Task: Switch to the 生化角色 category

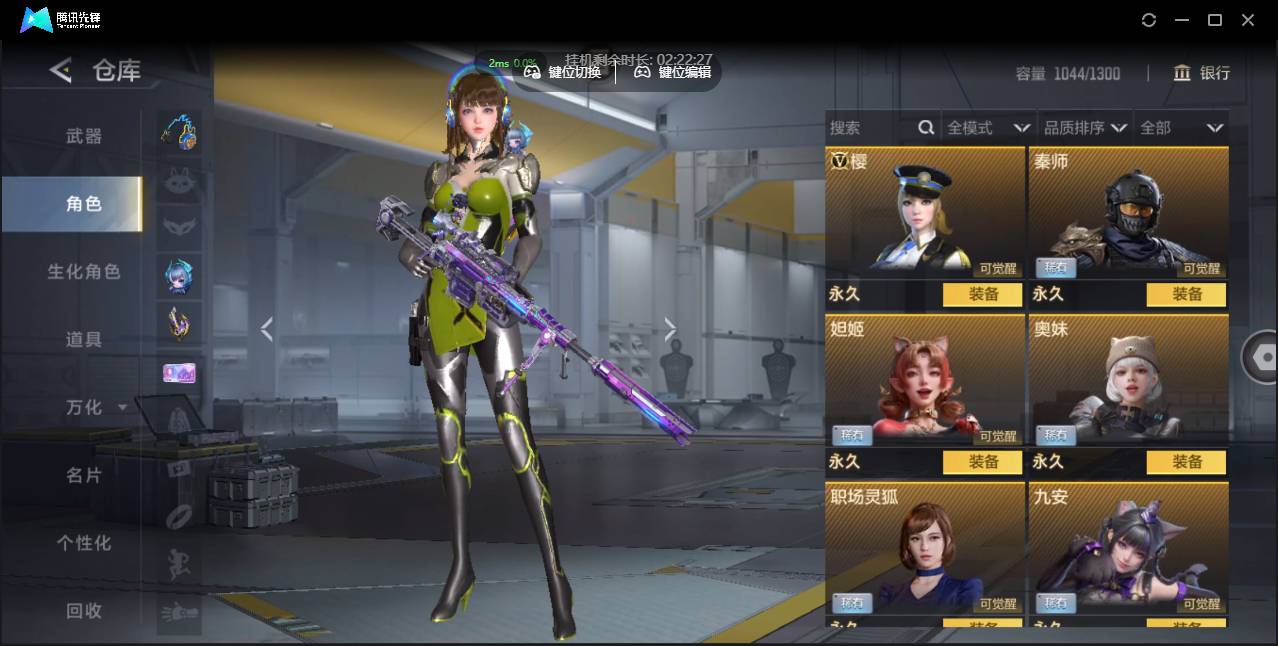Action: tap(84, 272)
